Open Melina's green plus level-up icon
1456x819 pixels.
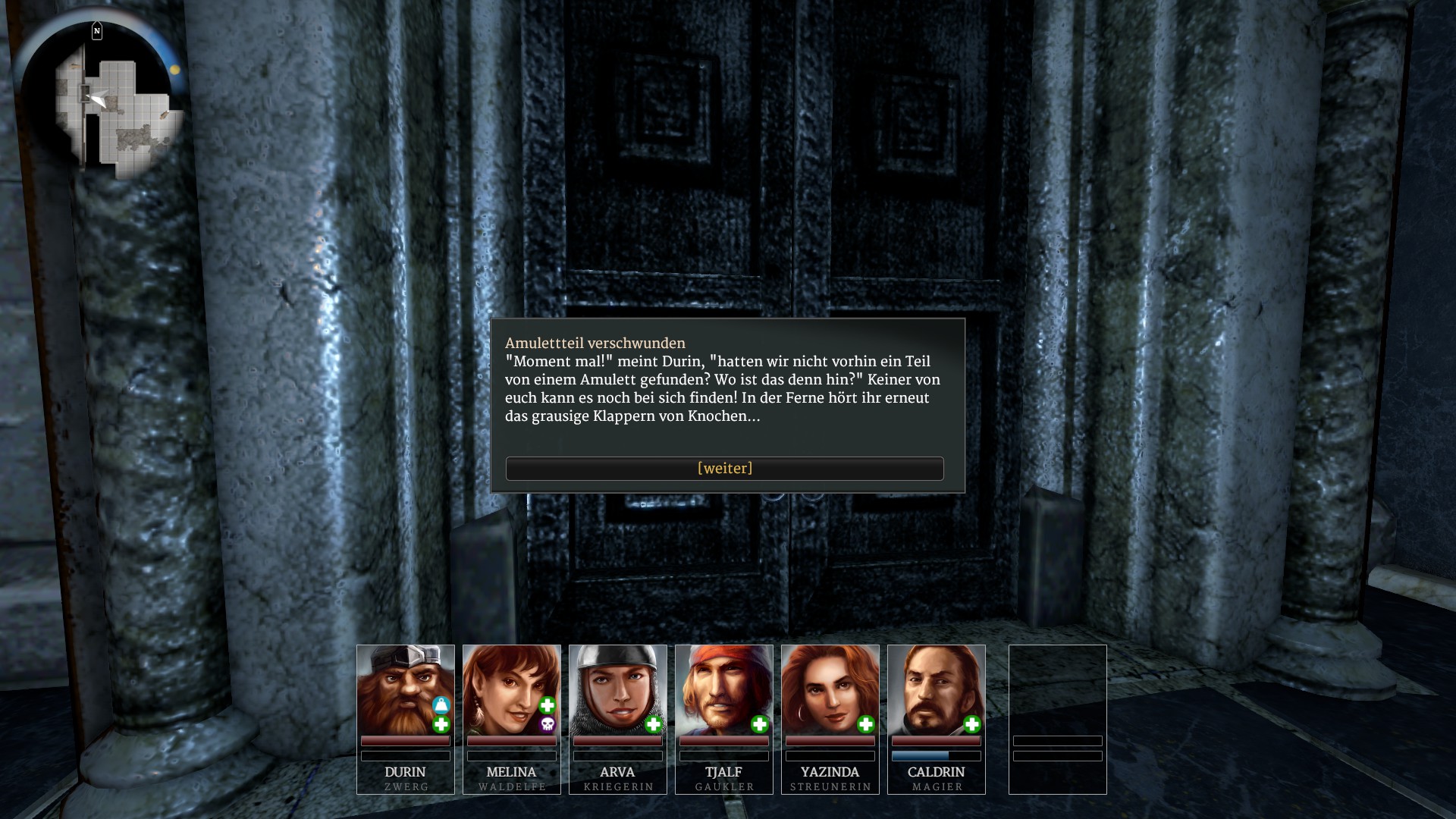coord(548,705)
